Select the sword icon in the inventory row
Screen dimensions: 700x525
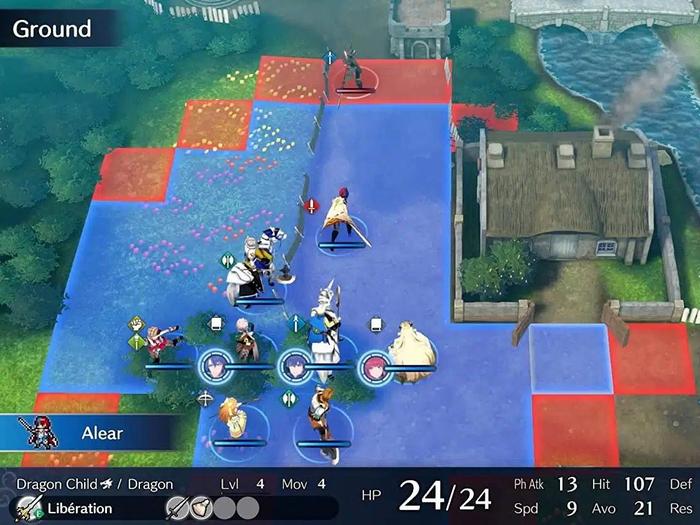point(177,508)
